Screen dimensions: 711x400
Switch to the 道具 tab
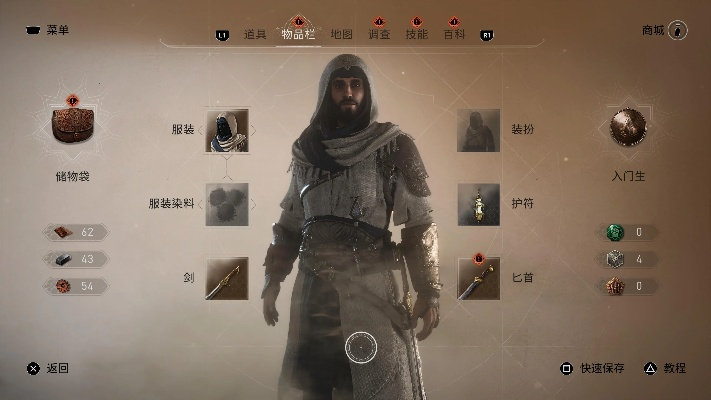click(255, 34)
